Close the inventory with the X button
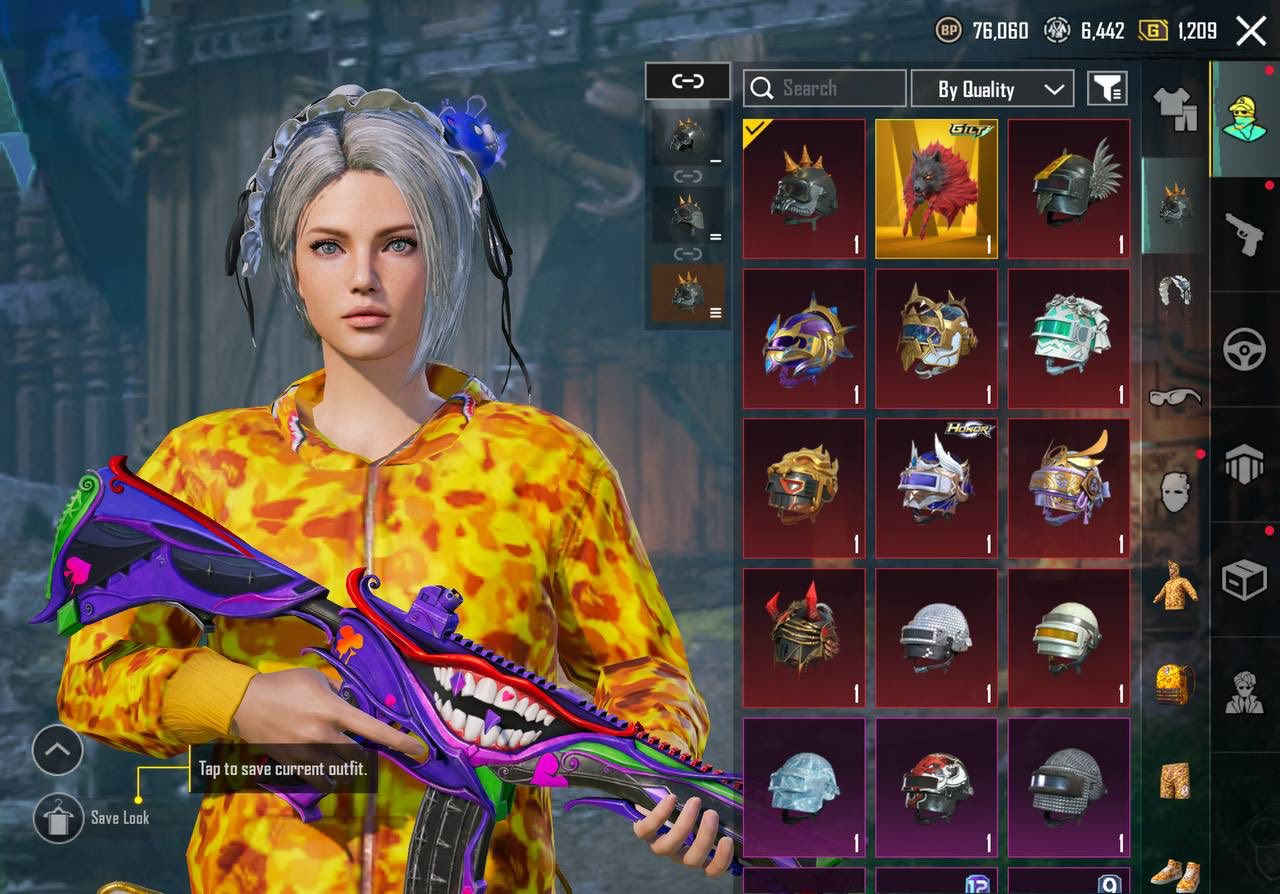The height and width of the screenshot is (894, 1280). (1251, 31)
